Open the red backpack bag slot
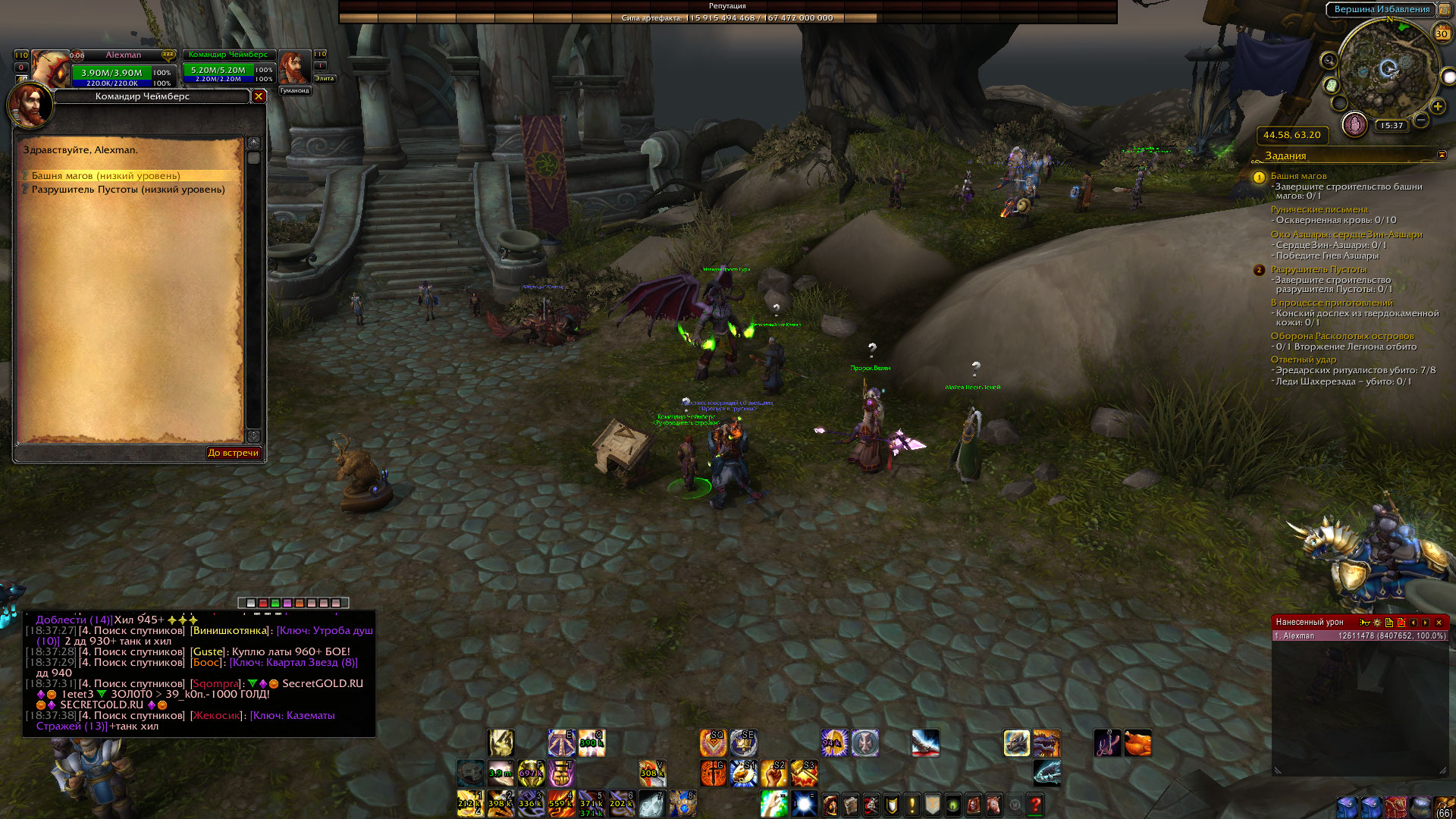The height and width of the screenshot is (819, 1456). pyautogui.click(x=1396, y=807)
